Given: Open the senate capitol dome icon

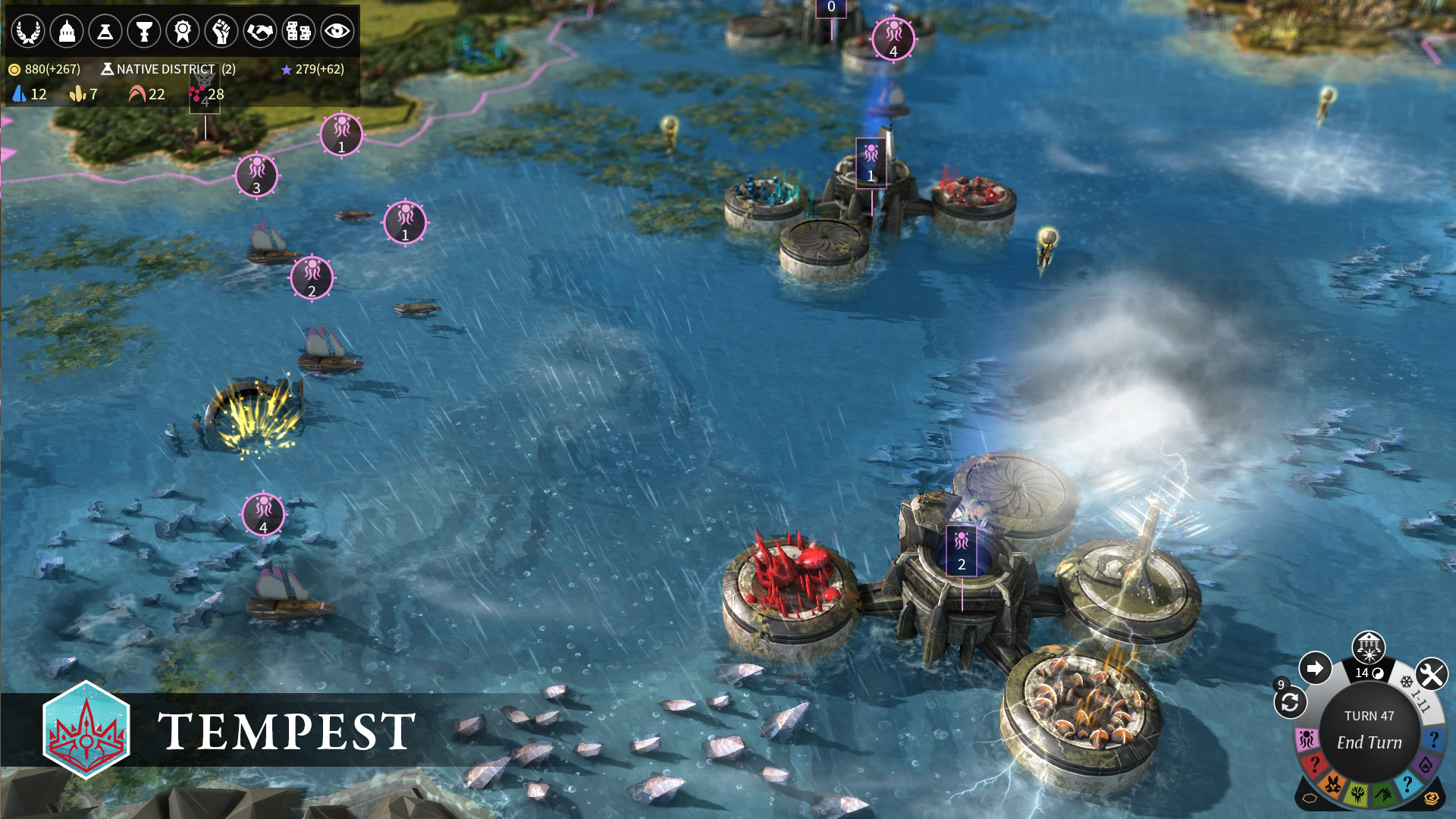Looking at the screenshot, I should (x=68, y=31).
